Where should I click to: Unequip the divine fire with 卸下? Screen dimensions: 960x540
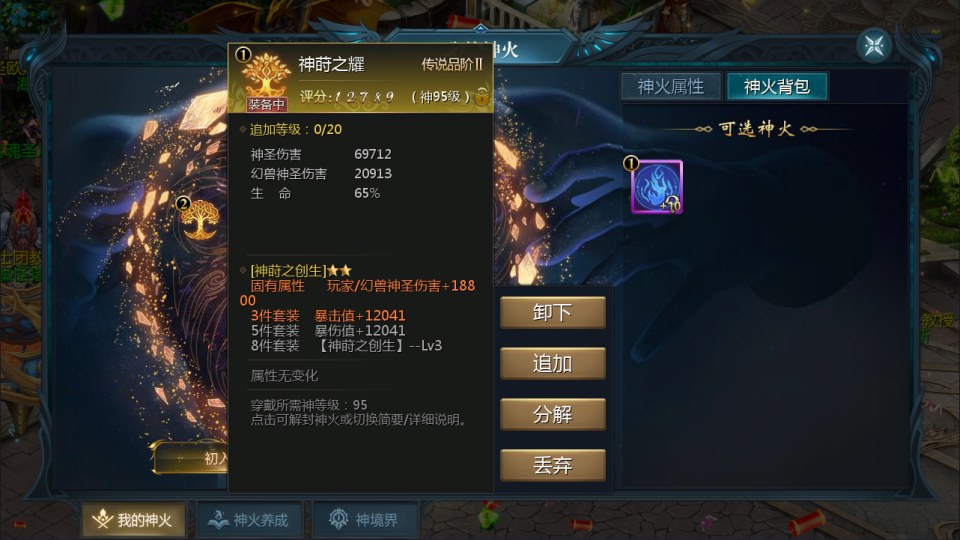pyautogui.click(x=553, y=312)
